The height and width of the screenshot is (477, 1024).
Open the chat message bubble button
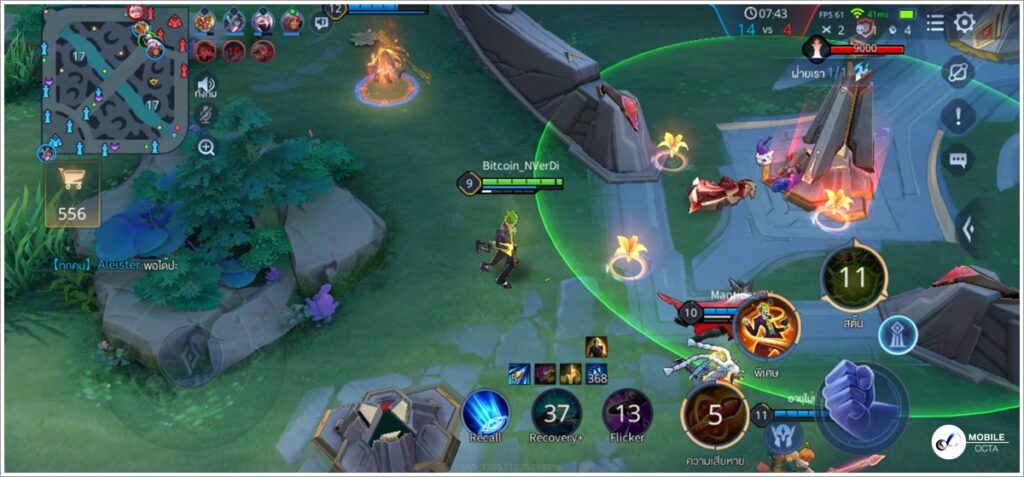(958, 160)
